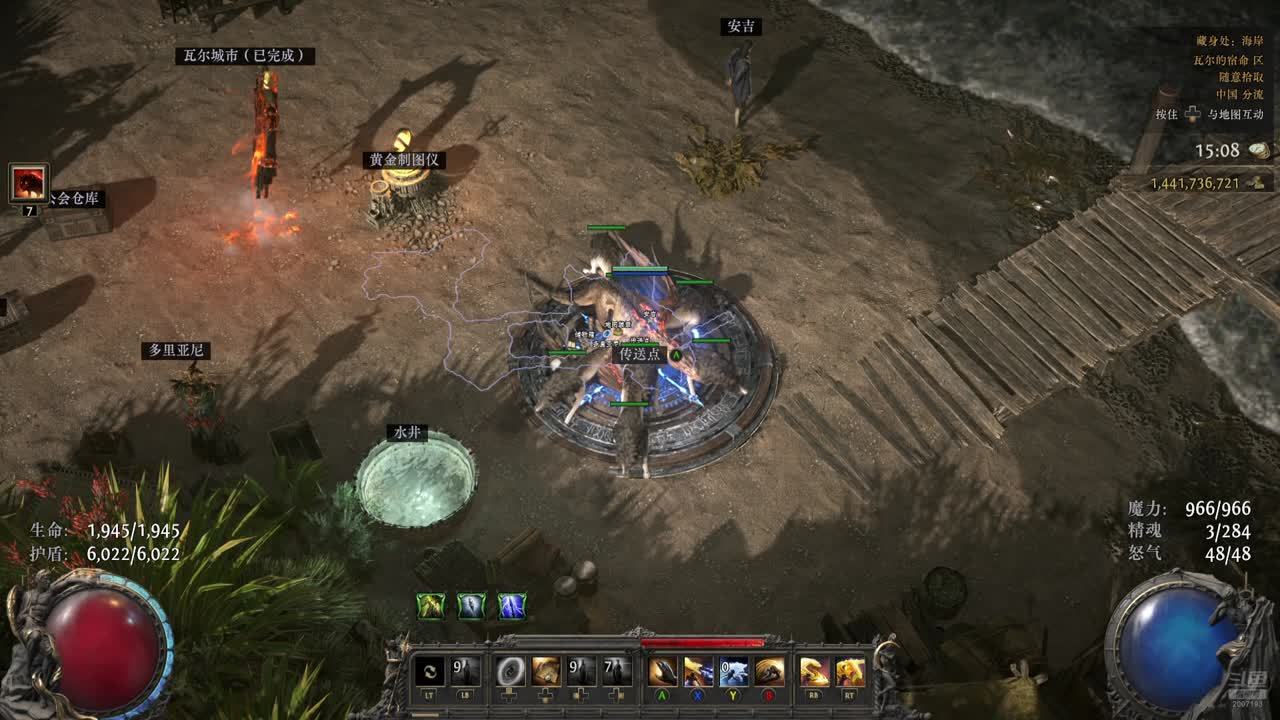Inspect the green-framed golden buff icon
1280x720 pixels.
coord(431,606)
